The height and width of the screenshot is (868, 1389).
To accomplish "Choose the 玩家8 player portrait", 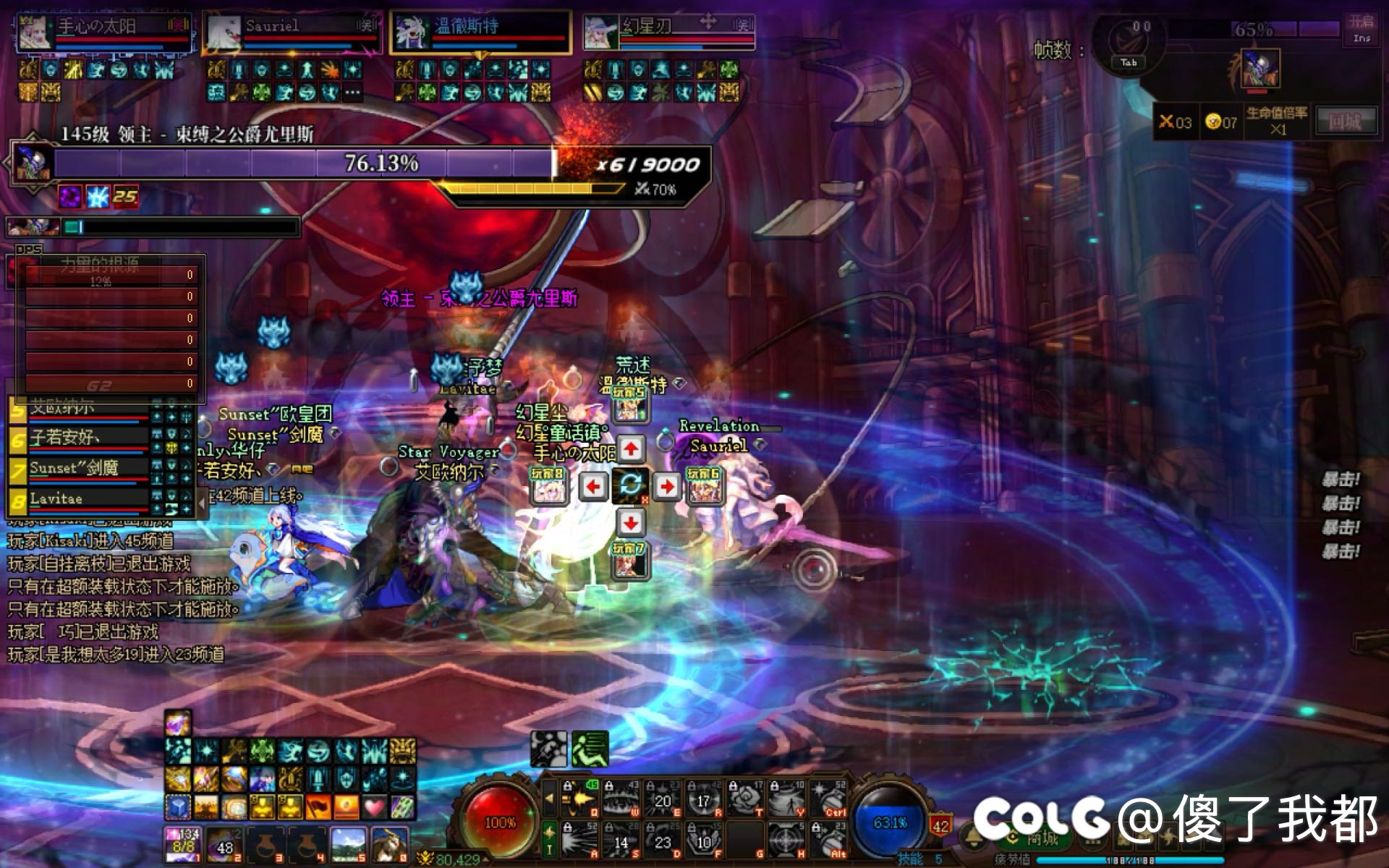I will pyautogui.click(x=548, y=486).
